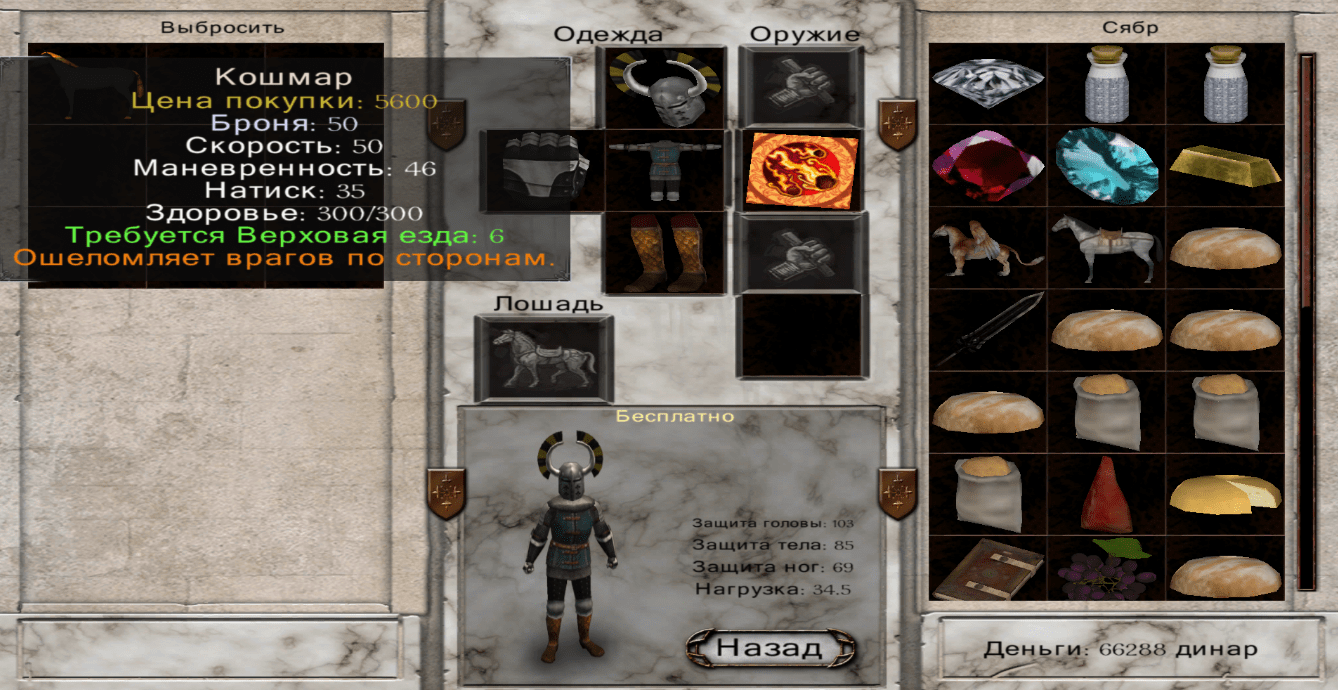Screen dimensions: 1338x690
Task: Choose the red cone-shaped item
Action: [x=1106, y=494]
